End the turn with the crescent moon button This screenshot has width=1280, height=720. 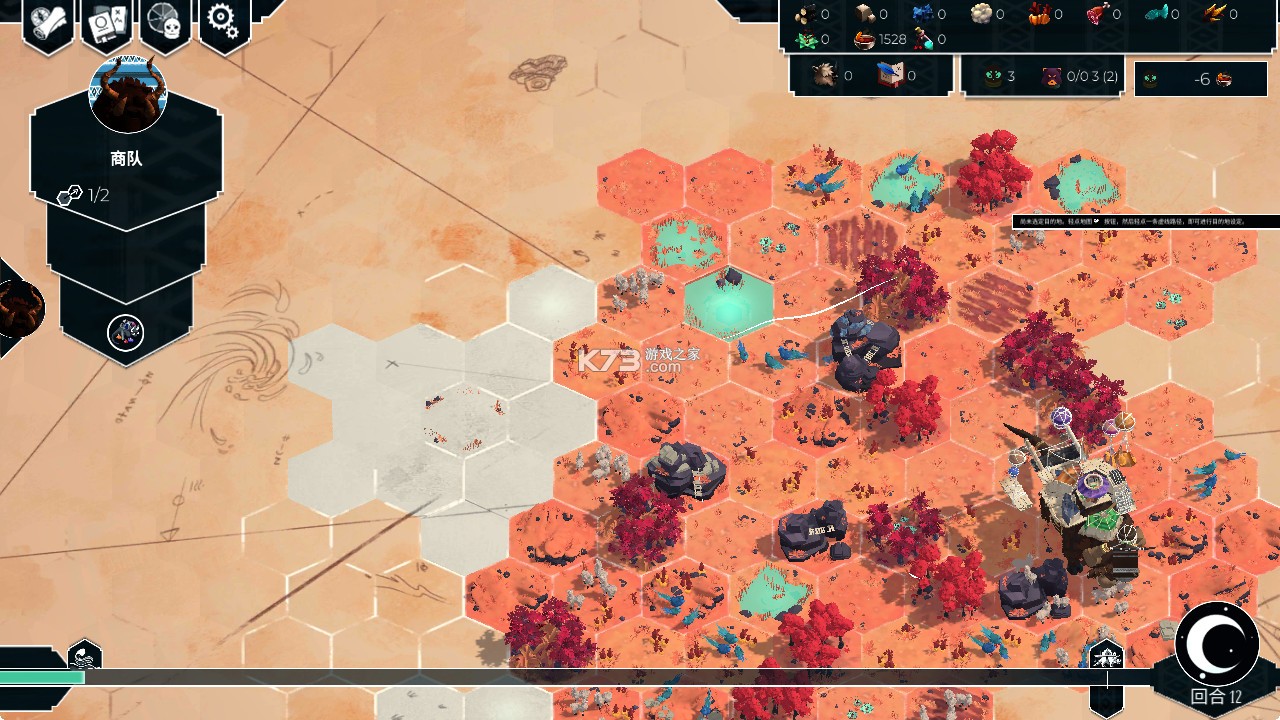pos(1216,644)
